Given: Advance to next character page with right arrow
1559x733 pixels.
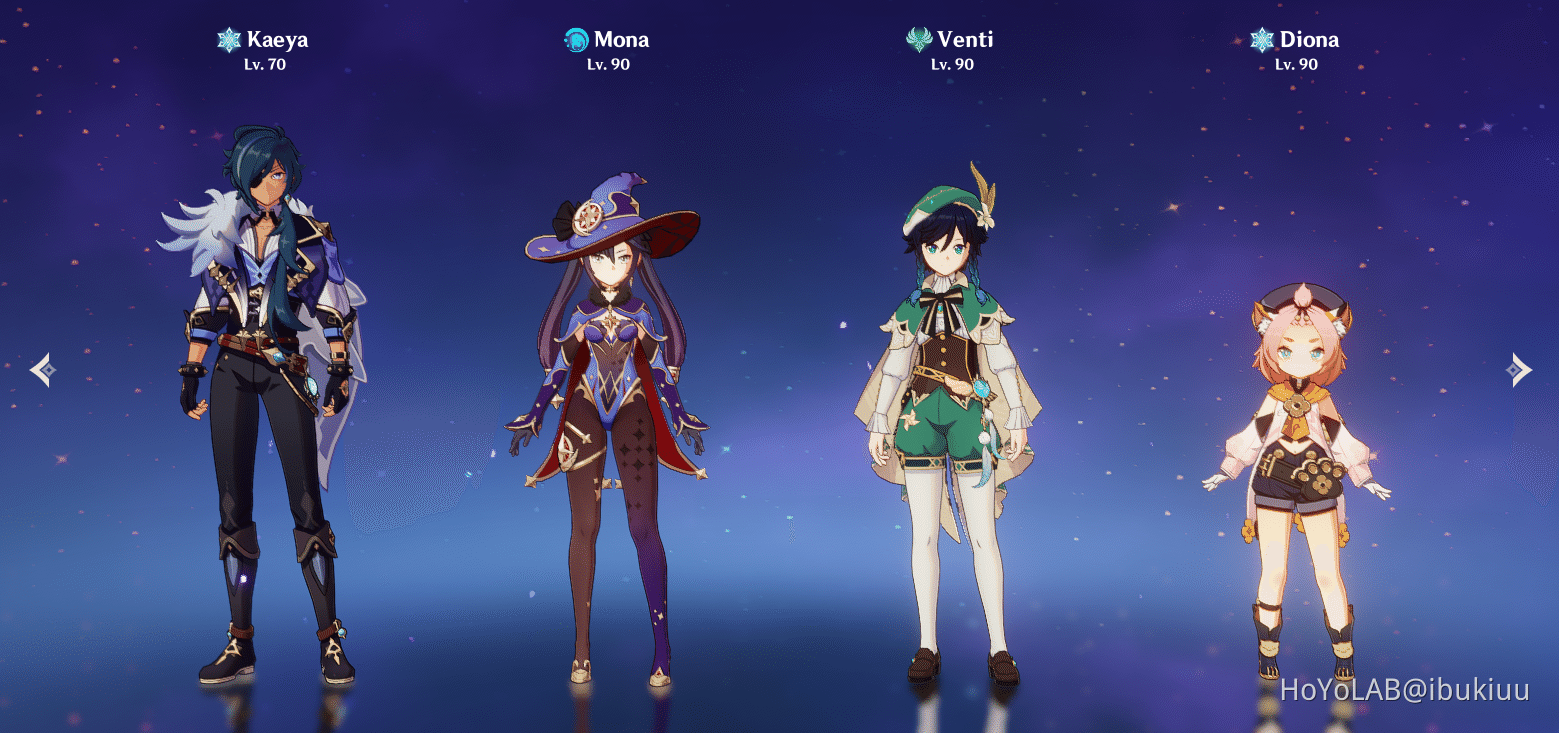Looking at the screenshot, I should (x=1519, y=369).
